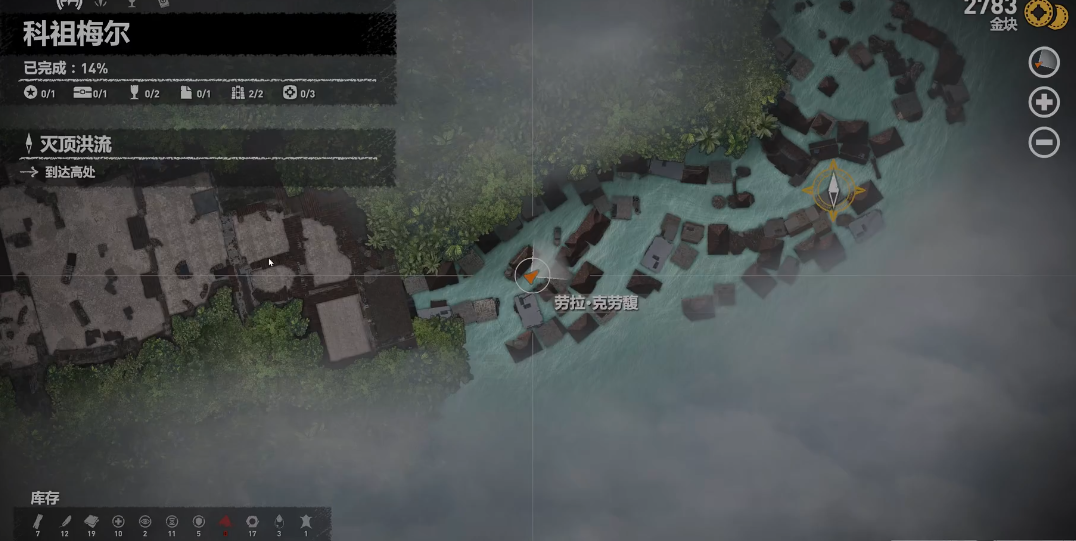Select Lara Croft's orange arrow map marker

click(532, 275)
